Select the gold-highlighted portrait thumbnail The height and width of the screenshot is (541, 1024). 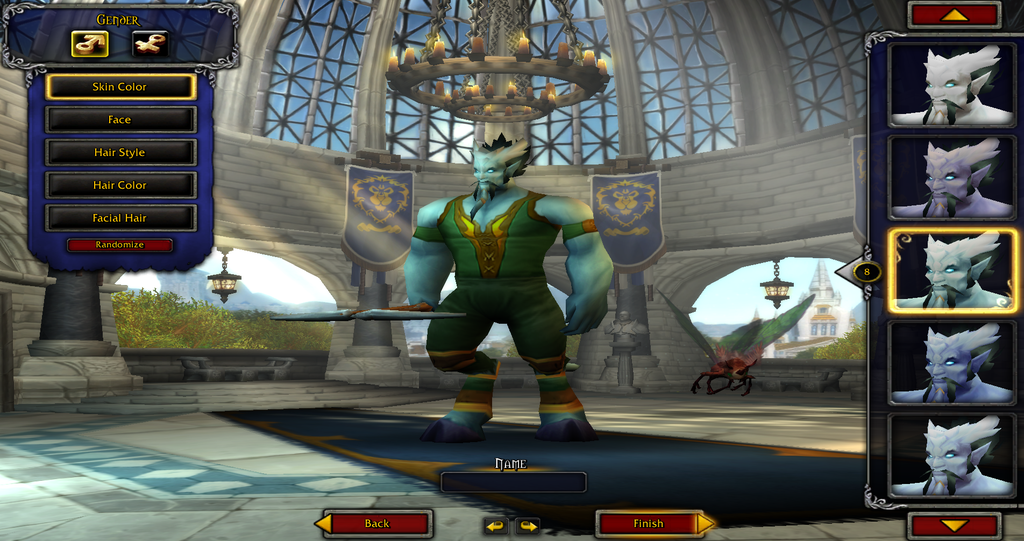pyautogui.click(x=951, y=269)
